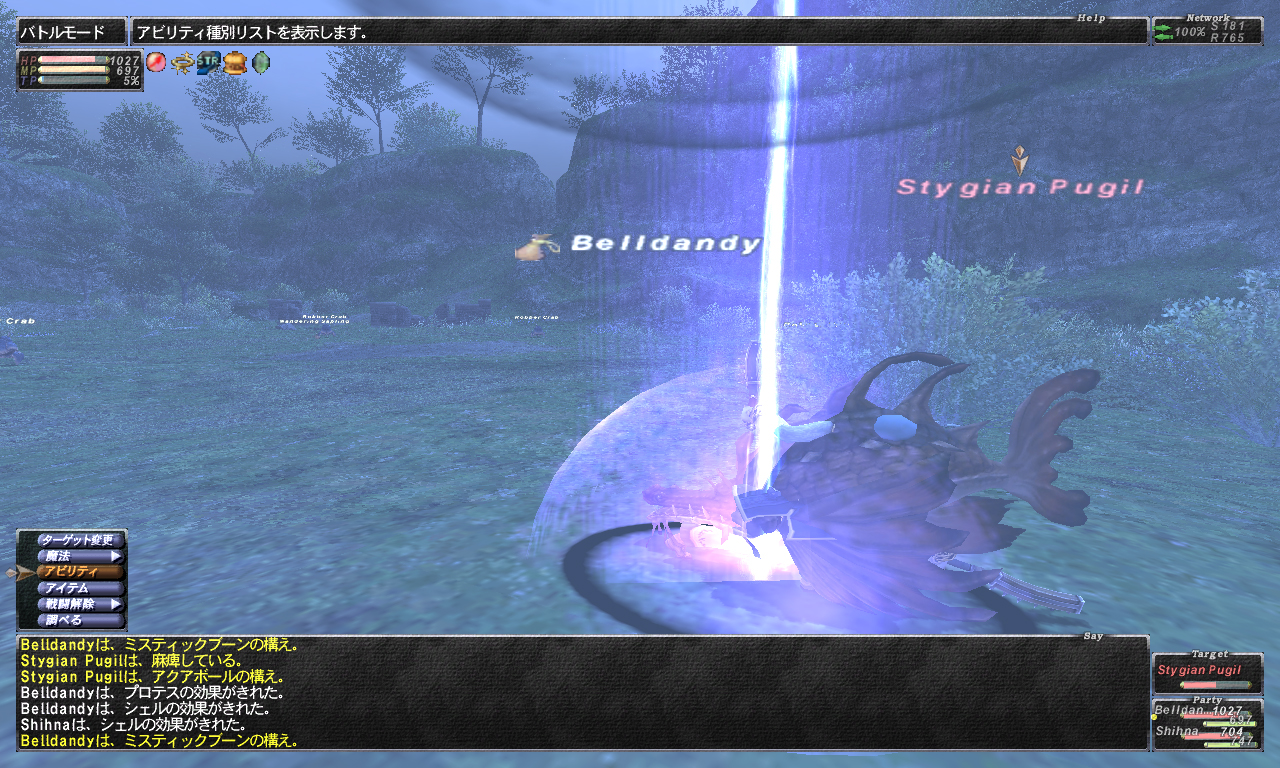Select the STR boost status icon
The height and width of the screenshot is (768, 1280).
coord(208,62)
